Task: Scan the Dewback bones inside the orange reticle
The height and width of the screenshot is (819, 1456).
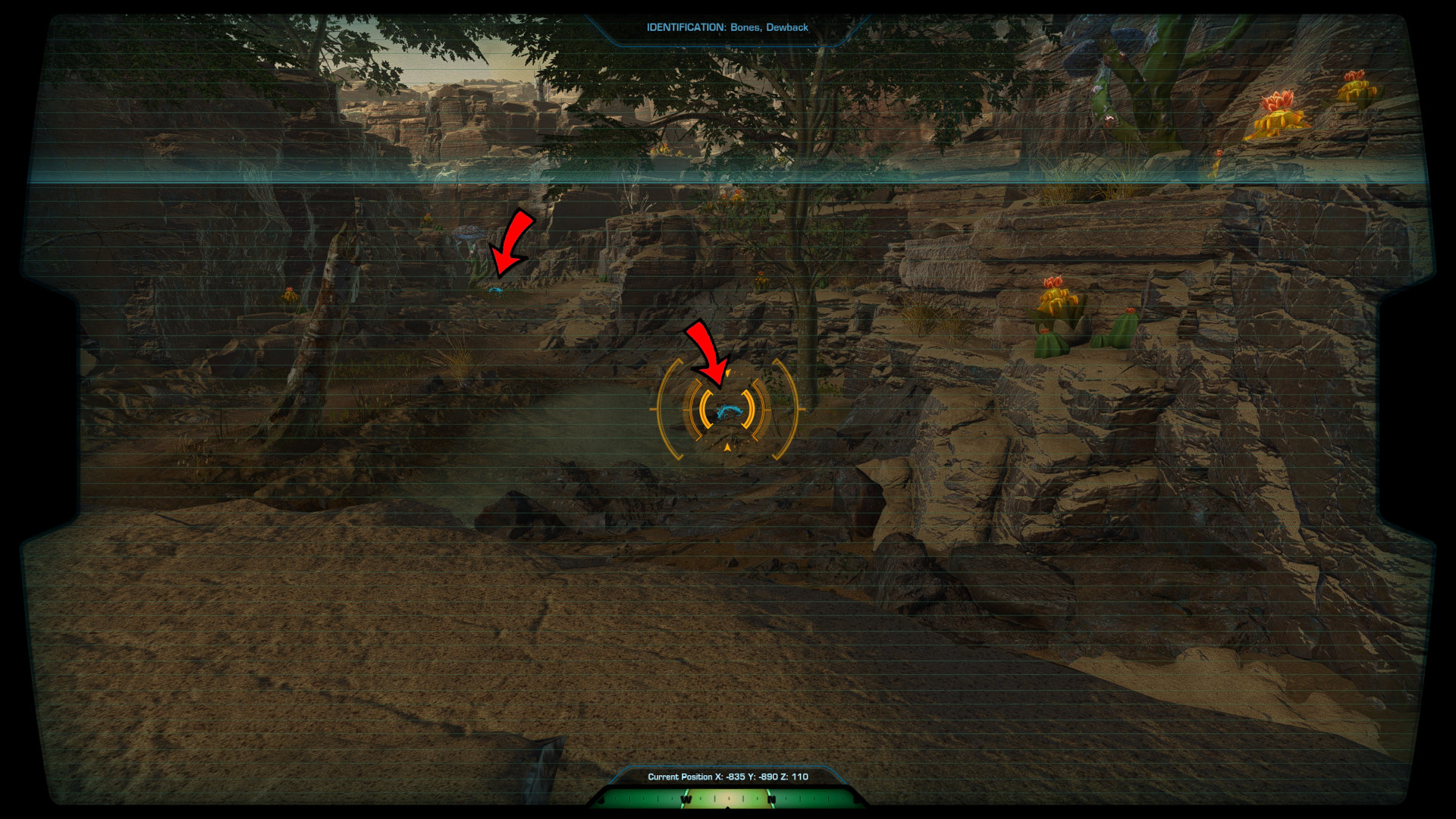Action: [x=728, y=410]
